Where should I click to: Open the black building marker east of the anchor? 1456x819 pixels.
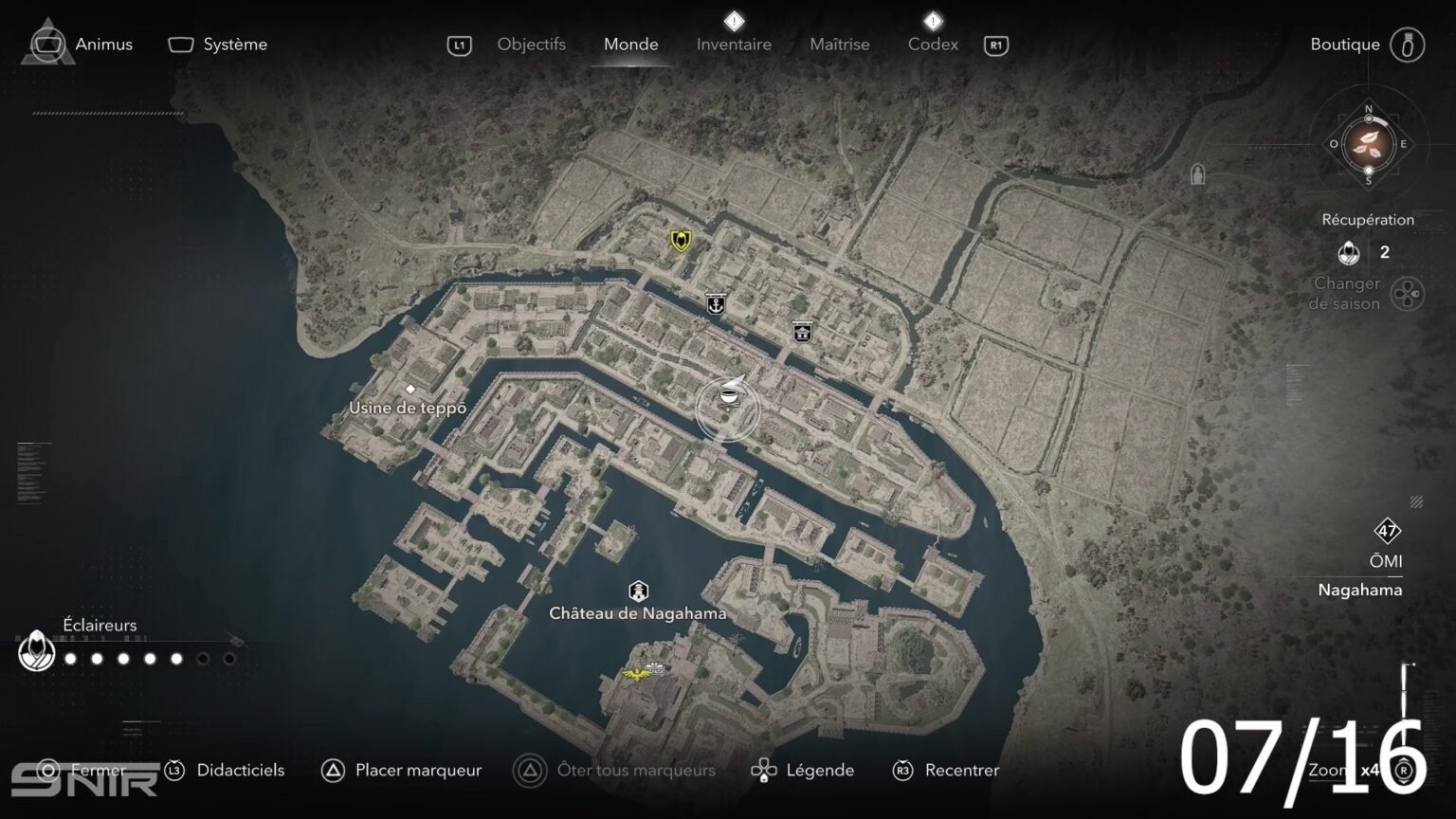pos(802,332)
